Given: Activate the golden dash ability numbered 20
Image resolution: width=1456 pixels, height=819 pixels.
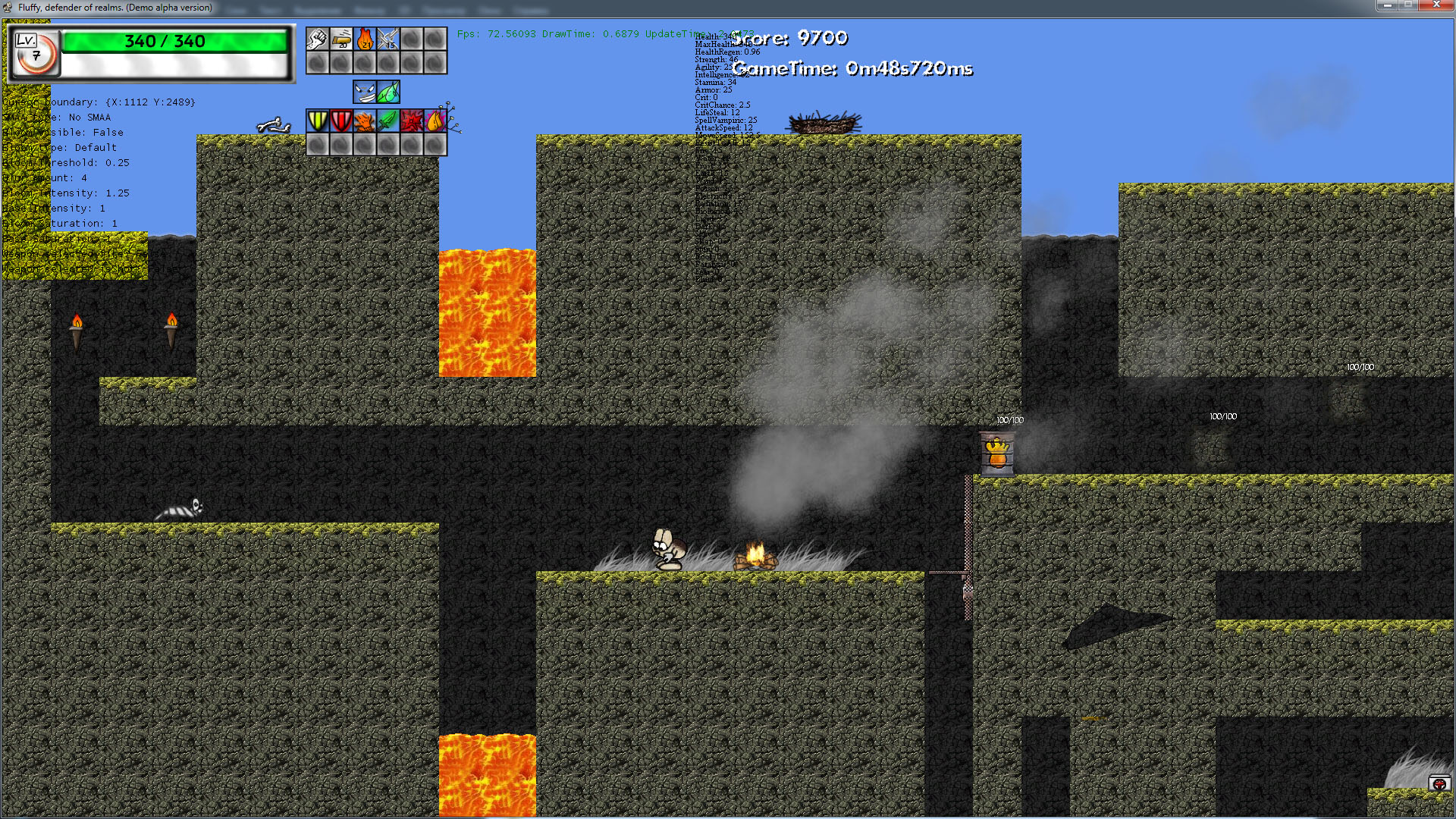Looking at the screenshot, I should [341, 39].
